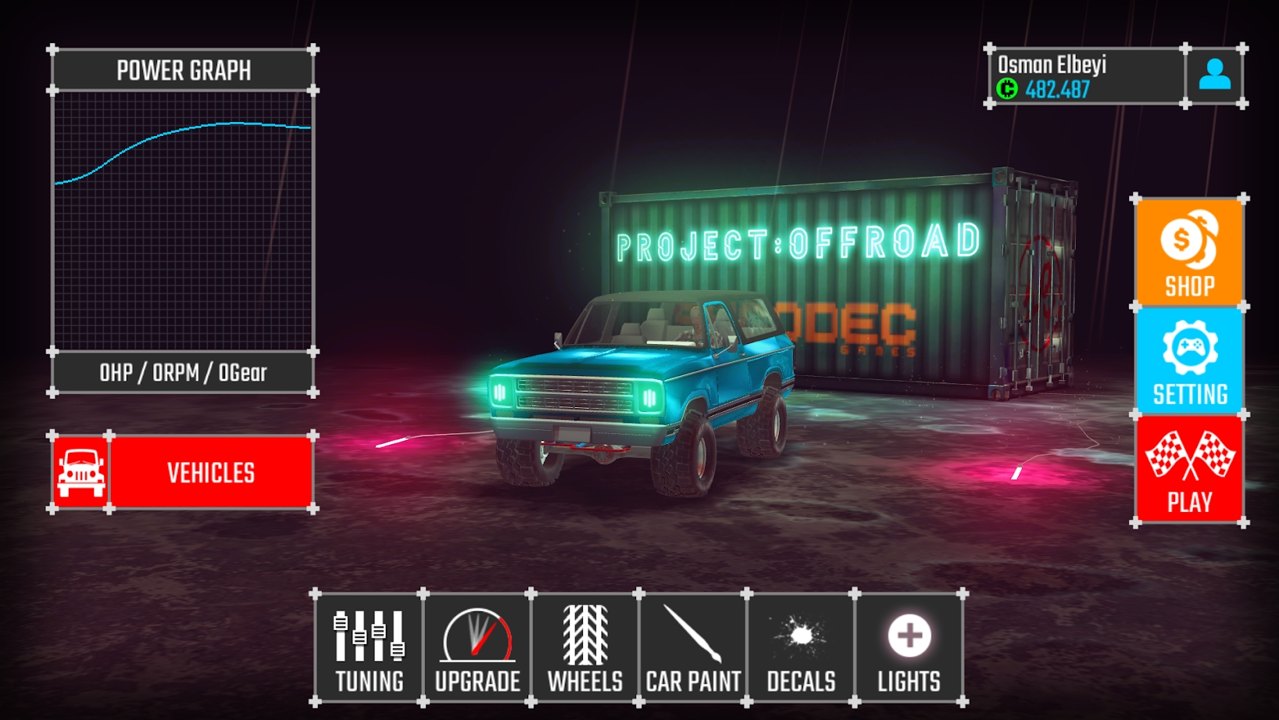Start a race with Play
This screenshot has width=1279, height=720.
point(1189,470)
